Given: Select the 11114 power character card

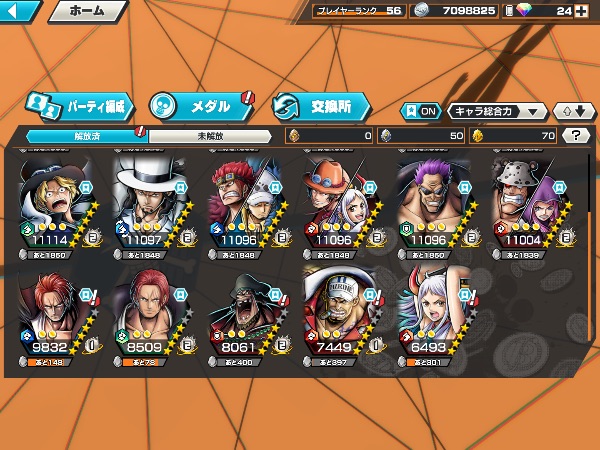Looking at the screenshot, I should pos(57,205).
